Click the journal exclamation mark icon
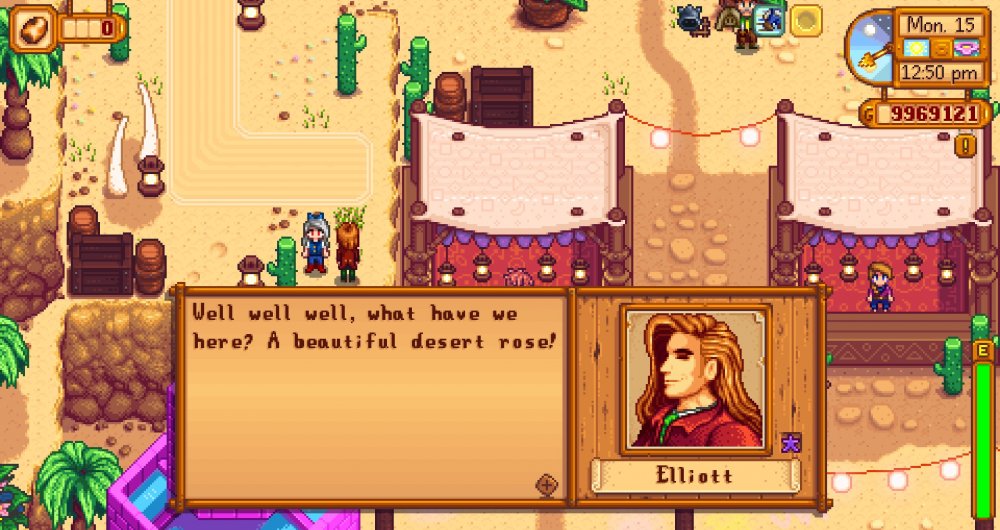The image size is (1000, 530). tap(966, 146)
